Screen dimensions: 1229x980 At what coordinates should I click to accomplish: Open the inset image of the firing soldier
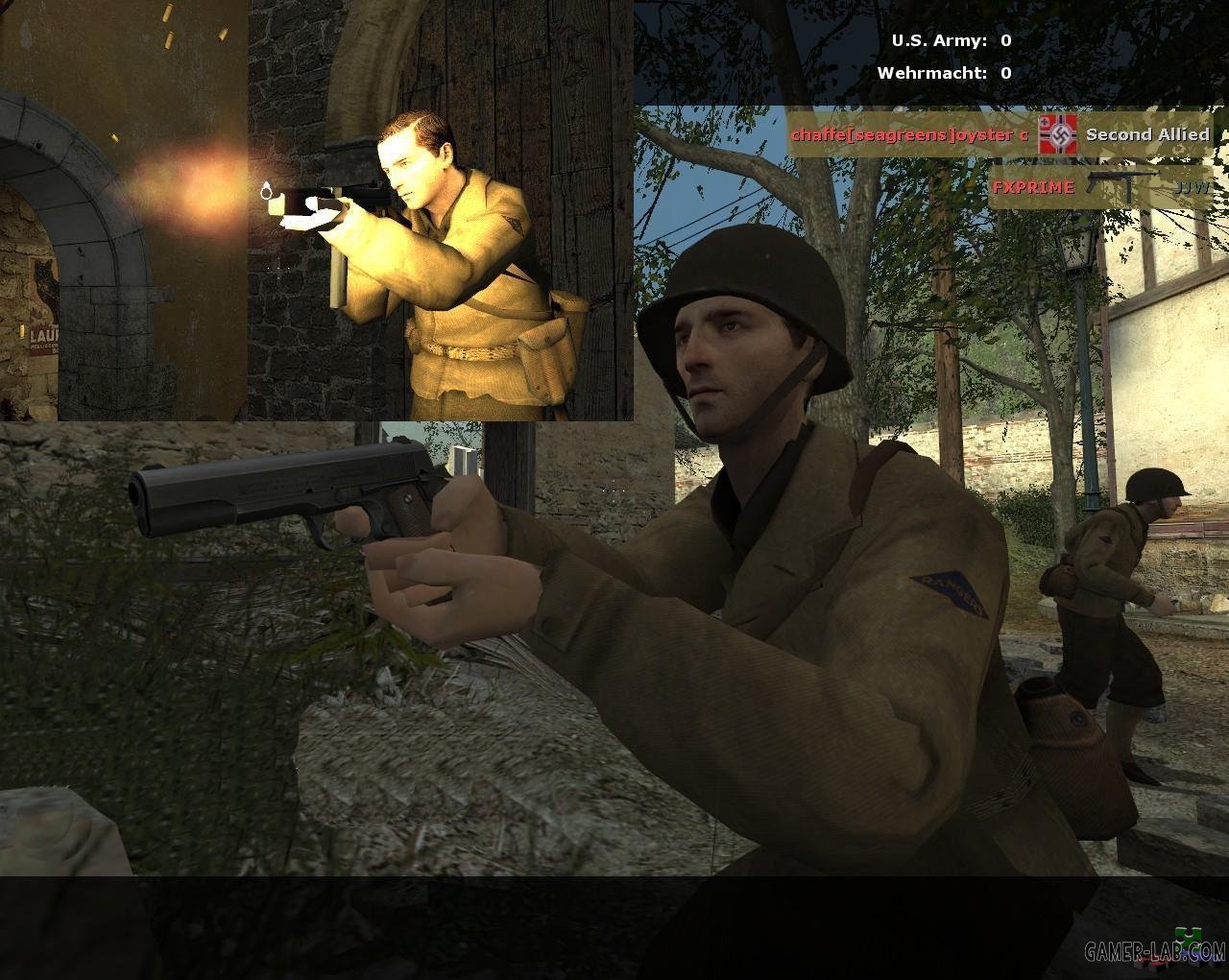click(317, 210)
